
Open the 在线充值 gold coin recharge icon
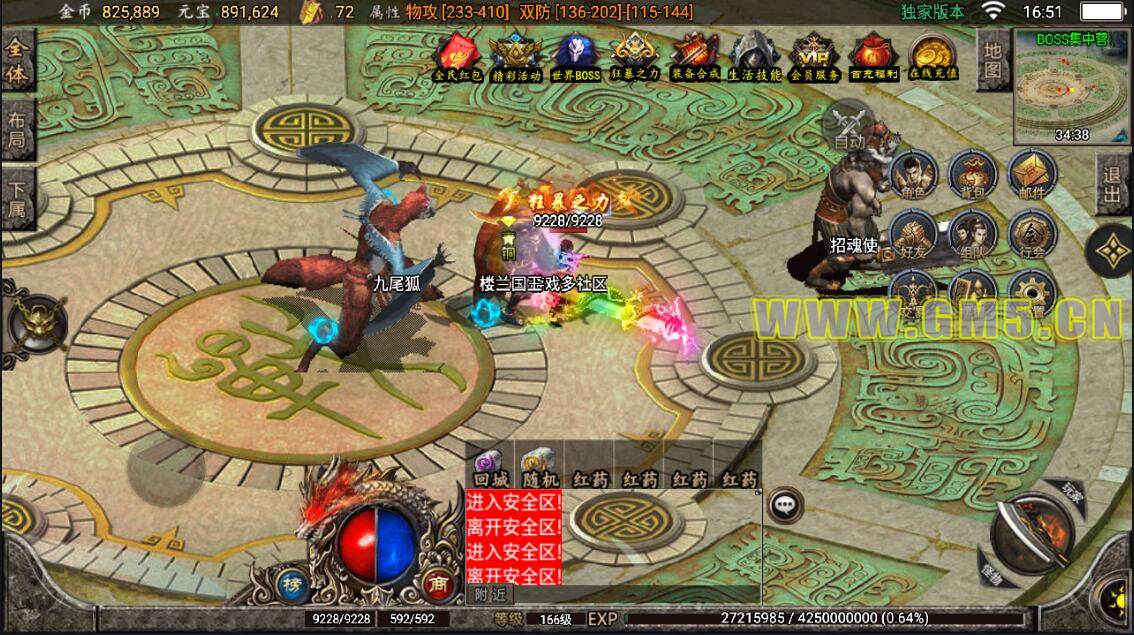(931, 56)
